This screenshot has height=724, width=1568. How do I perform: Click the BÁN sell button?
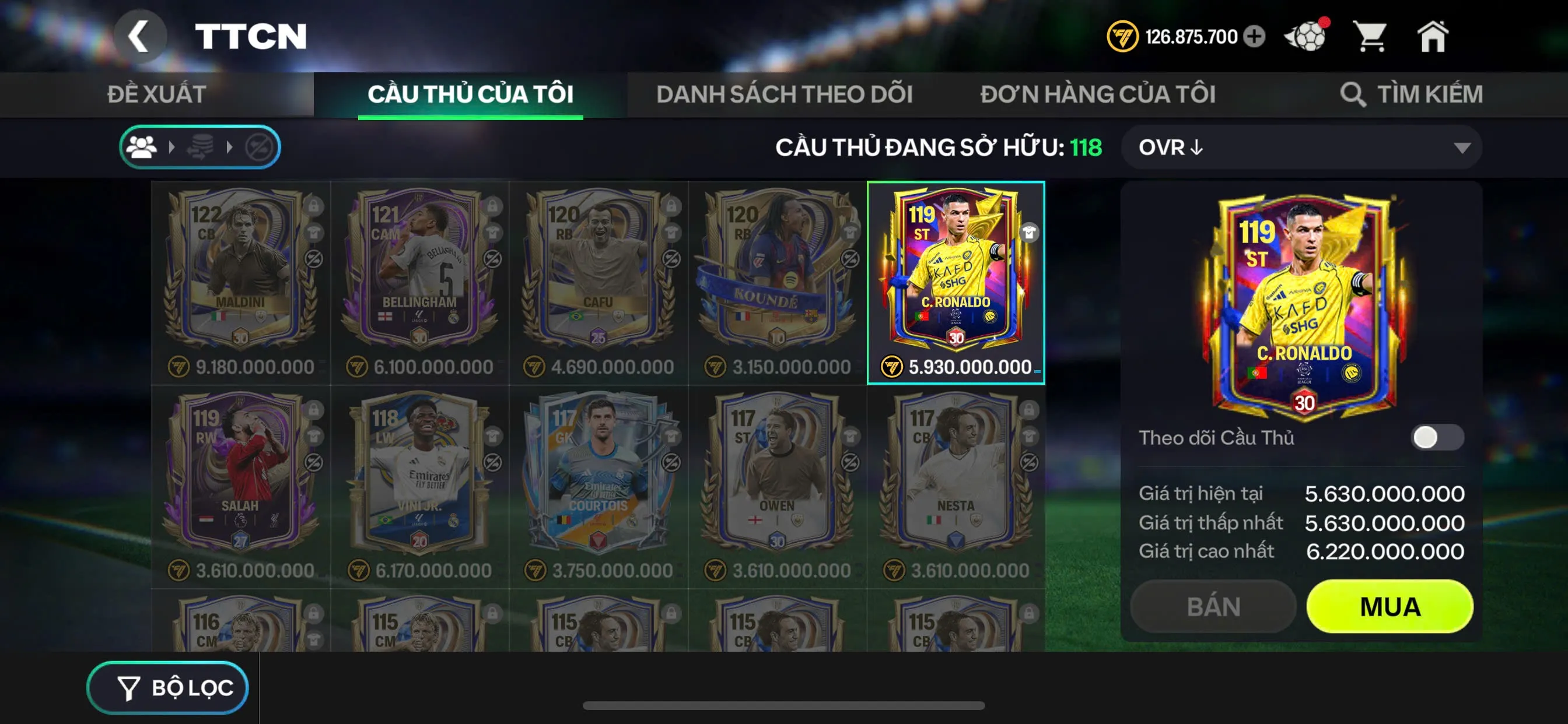(x=1213, y=606)
